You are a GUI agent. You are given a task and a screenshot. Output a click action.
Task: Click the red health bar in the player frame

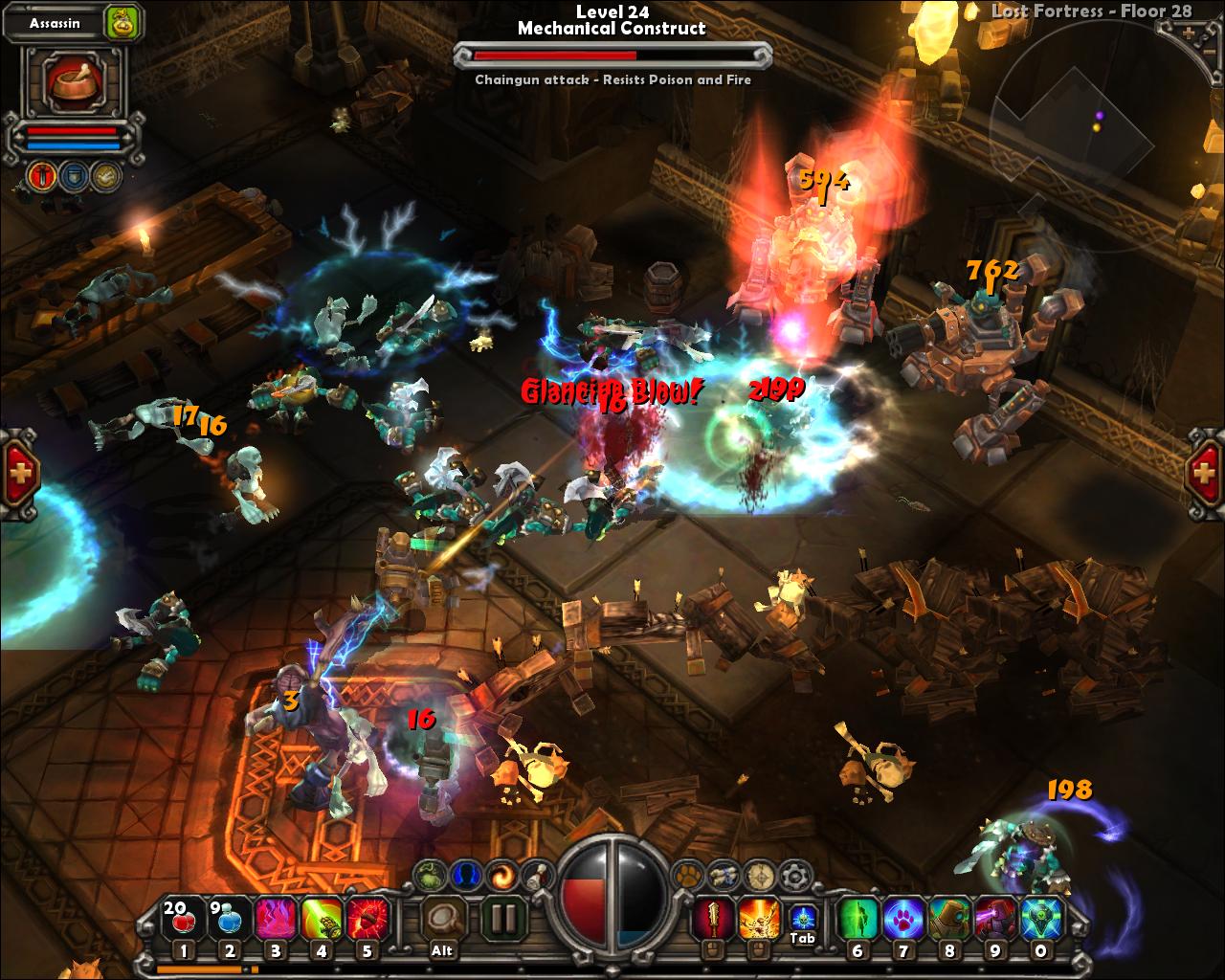pos(72,131)
